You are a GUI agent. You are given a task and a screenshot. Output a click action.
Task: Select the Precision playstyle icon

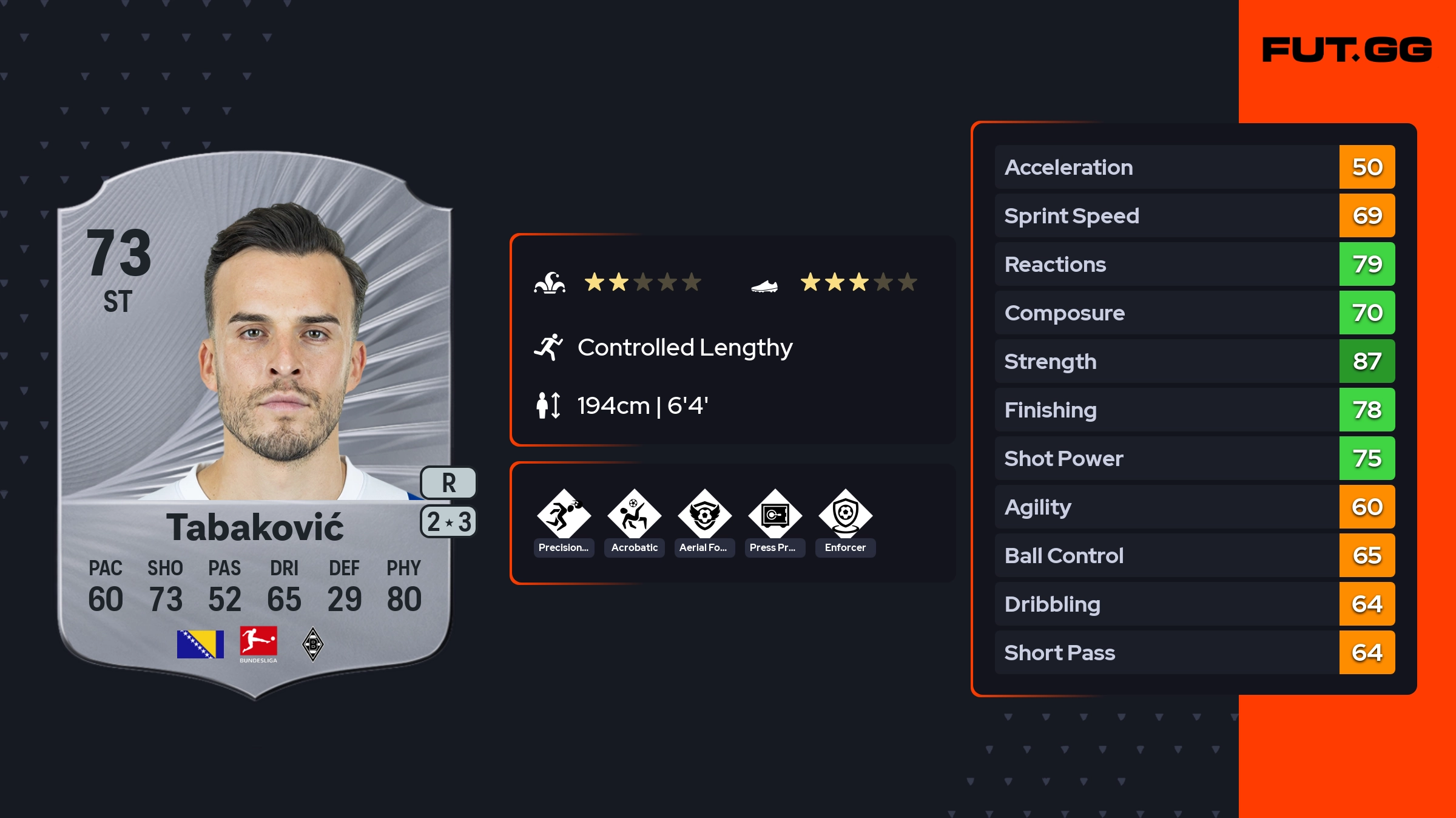(564, 515)
